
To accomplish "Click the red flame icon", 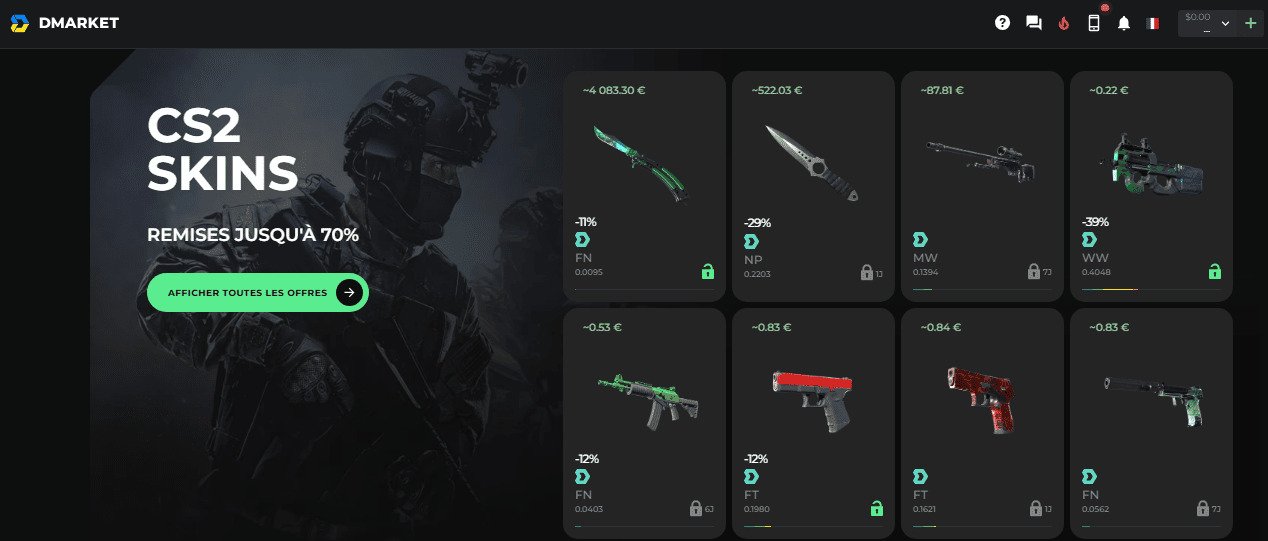I will click(1063, 23).
